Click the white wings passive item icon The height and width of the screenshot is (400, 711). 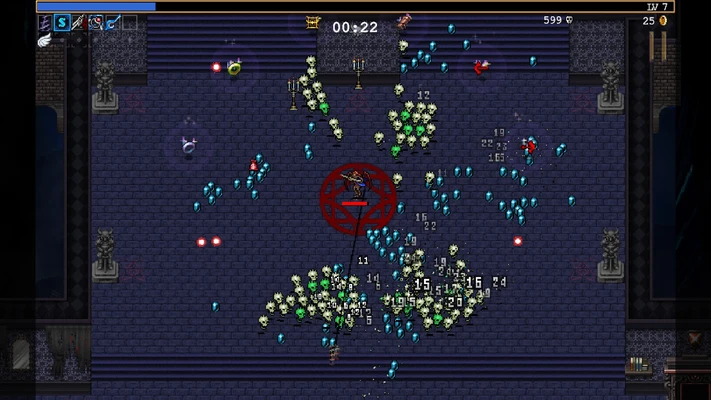tap(45, 41)
